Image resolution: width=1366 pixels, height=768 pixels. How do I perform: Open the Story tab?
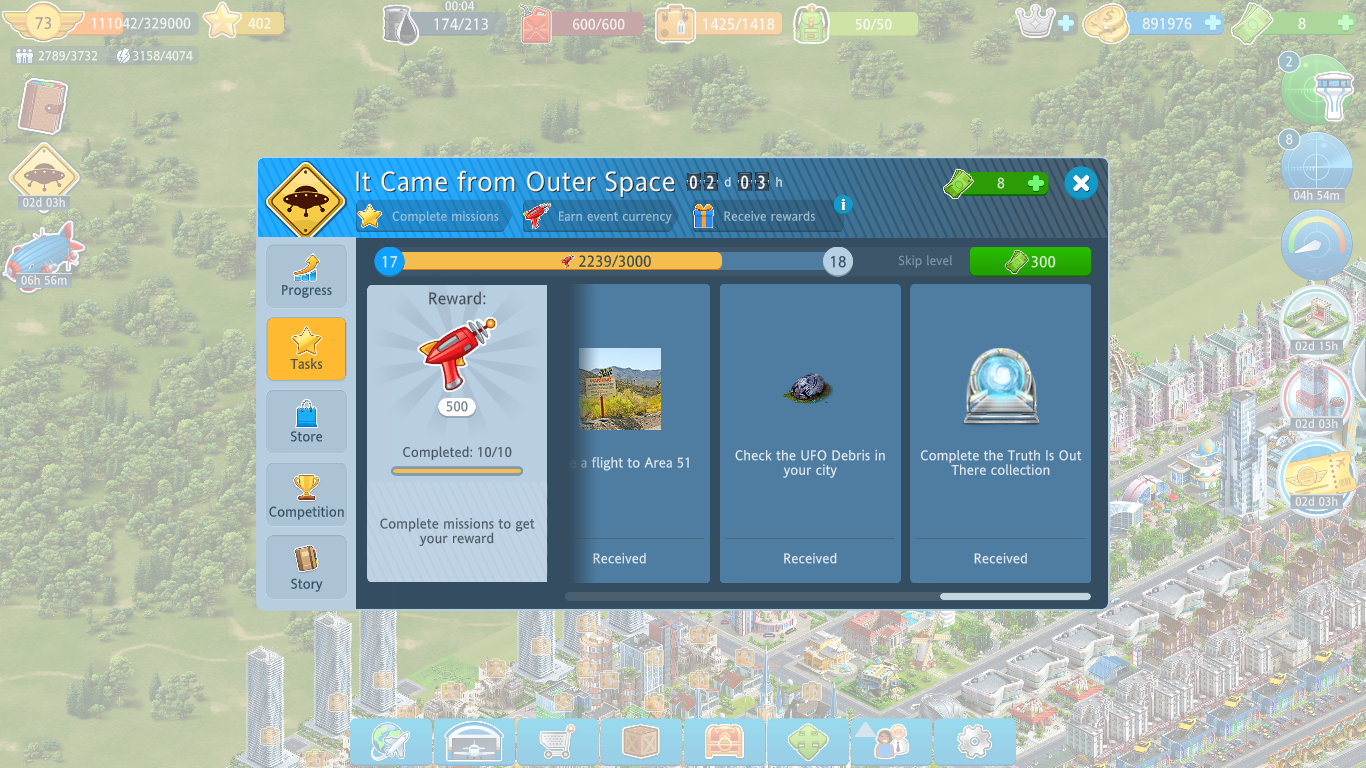tap(306, 567)
